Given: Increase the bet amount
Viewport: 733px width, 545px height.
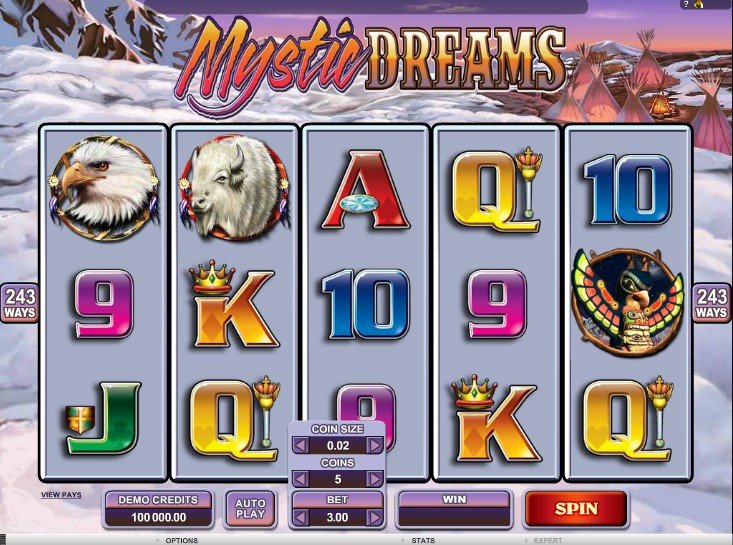Looking at the screenshot, I should coord(375,516).
